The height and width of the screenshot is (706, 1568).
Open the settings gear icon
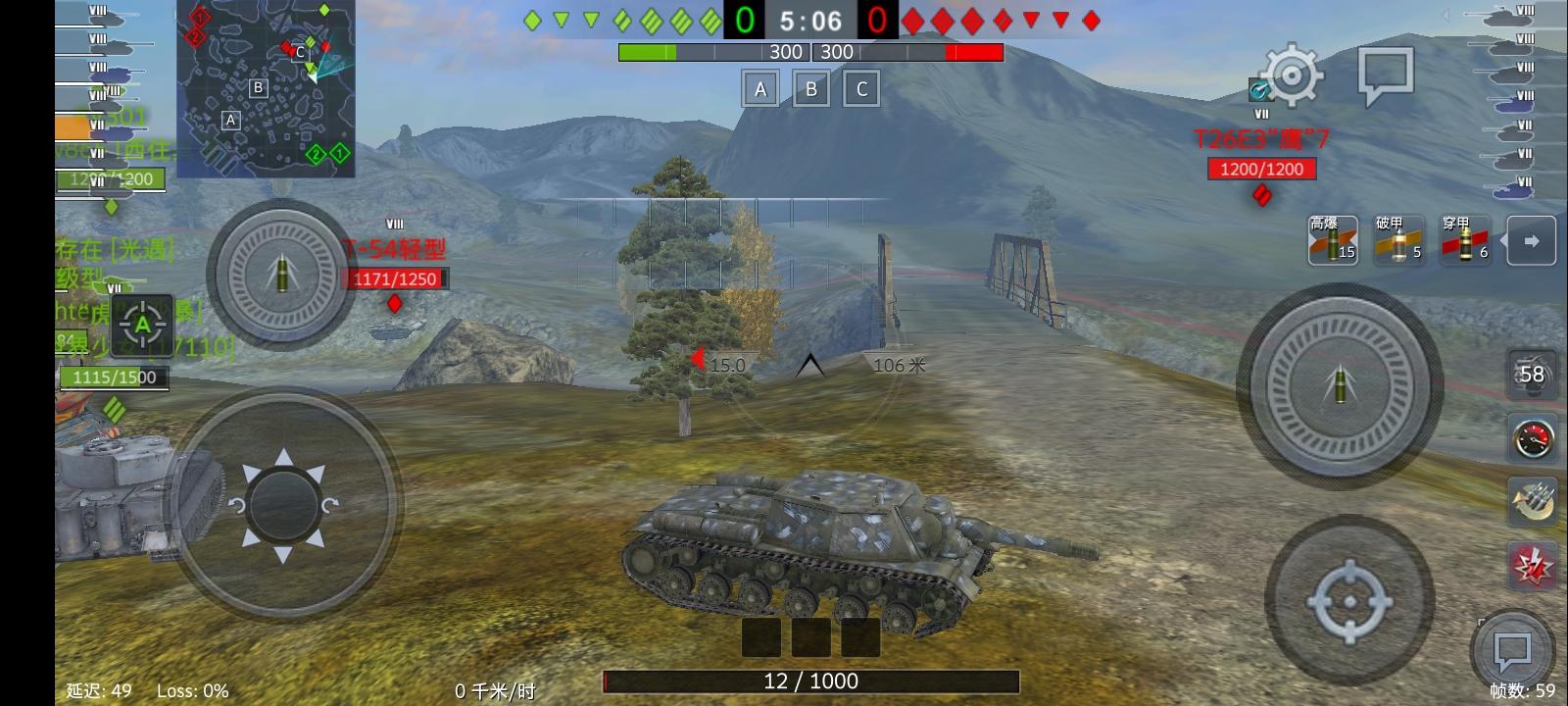1292,74
